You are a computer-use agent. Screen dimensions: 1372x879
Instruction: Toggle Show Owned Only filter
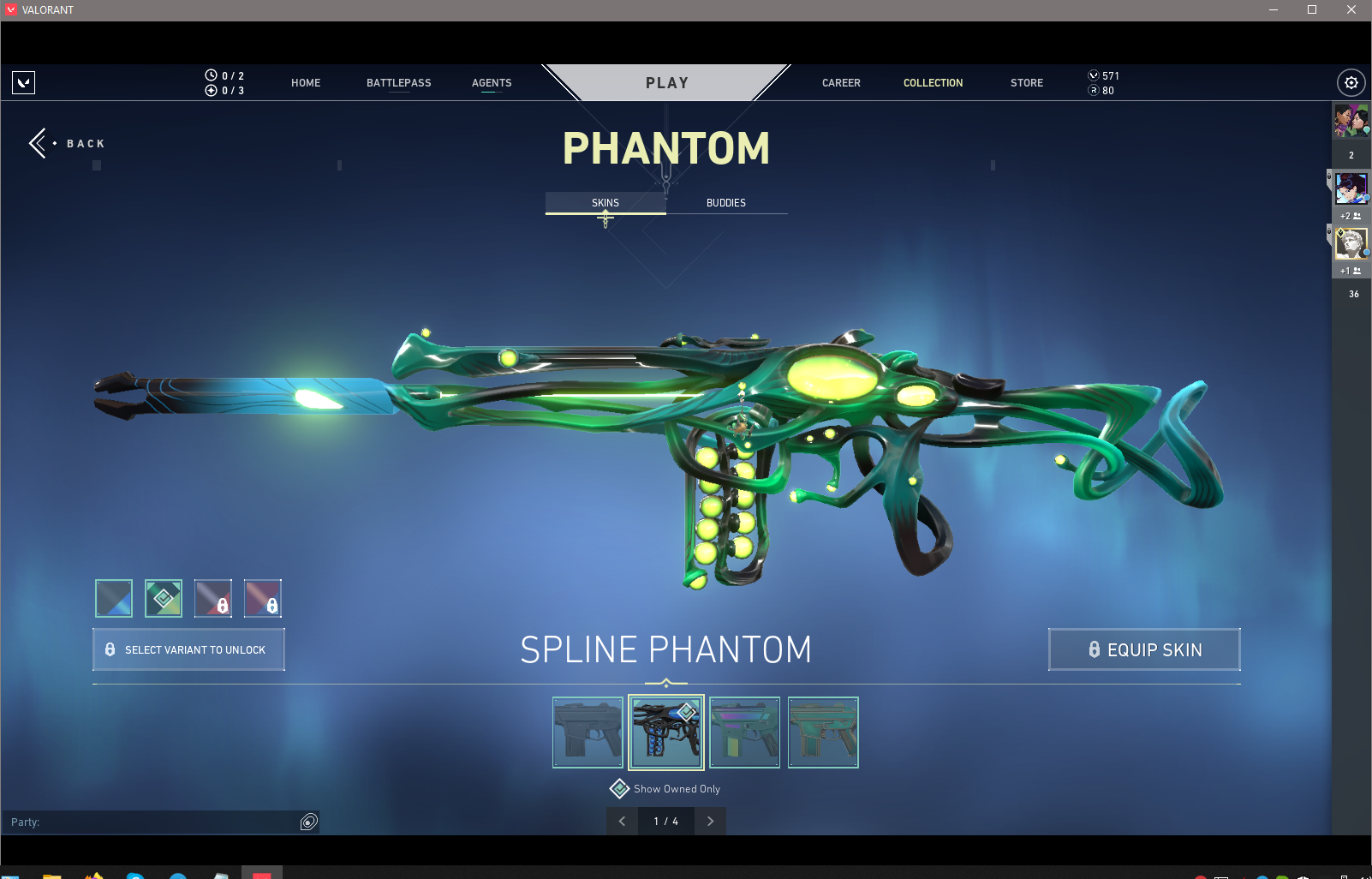coord(620,788)
